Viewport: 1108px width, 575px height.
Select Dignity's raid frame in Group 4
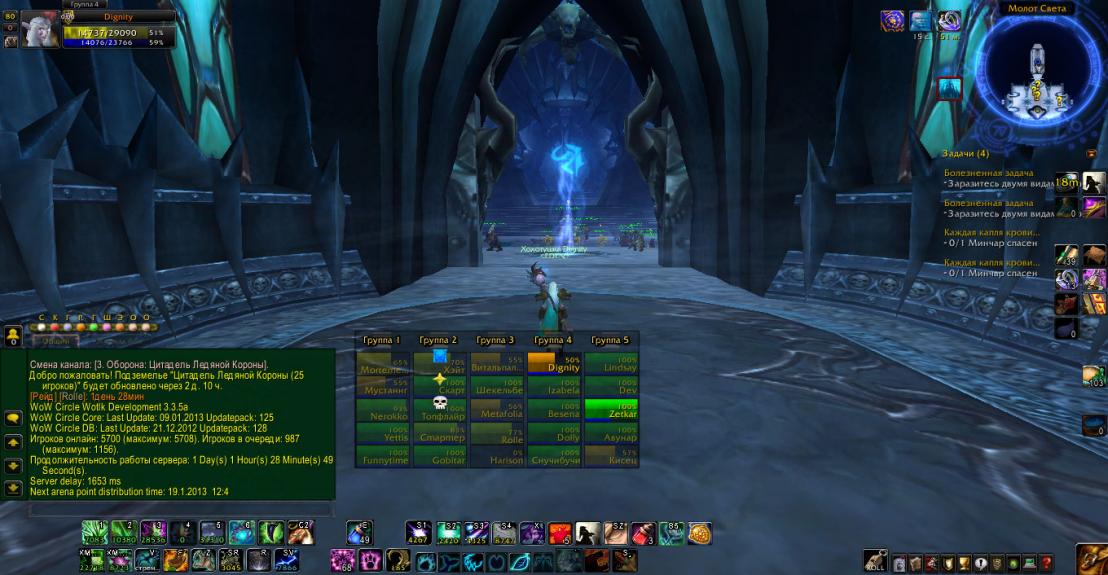(554, 362)
